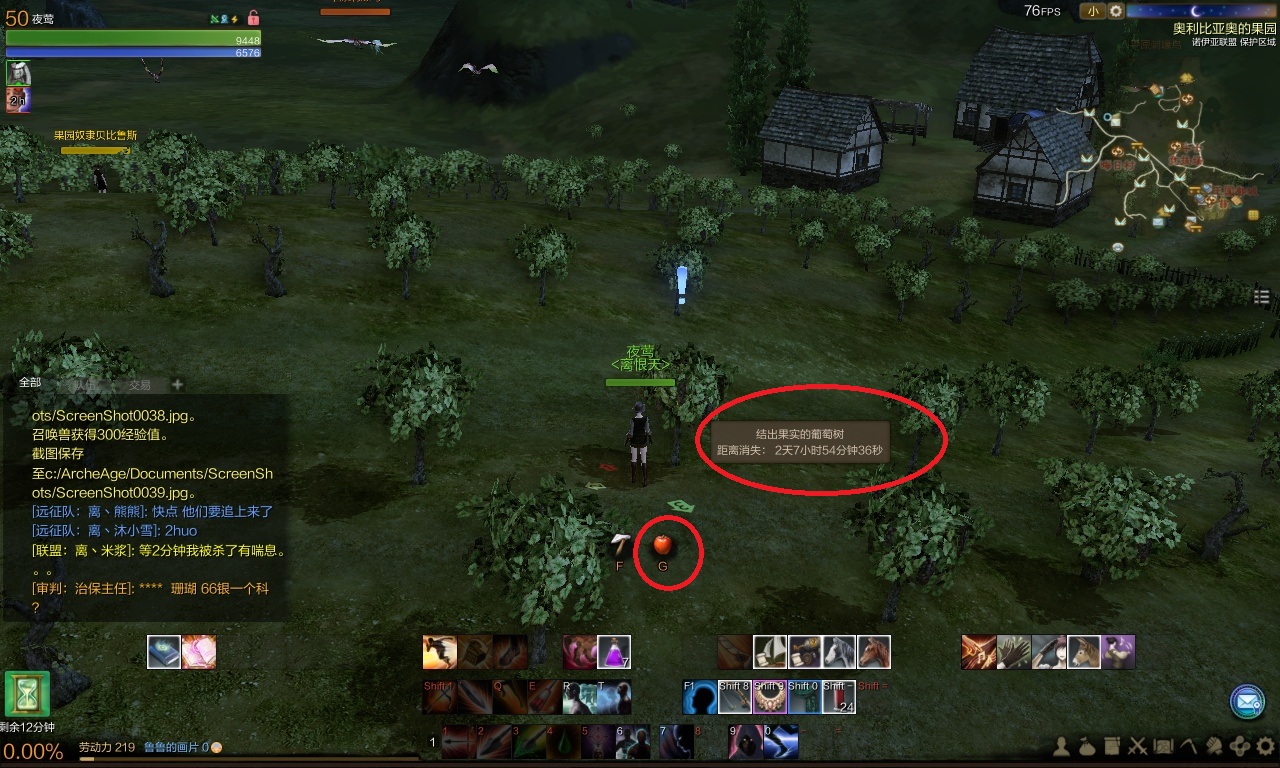Pick fruit with the red apple action icon

pyautogui.click(x=662, y=545)
